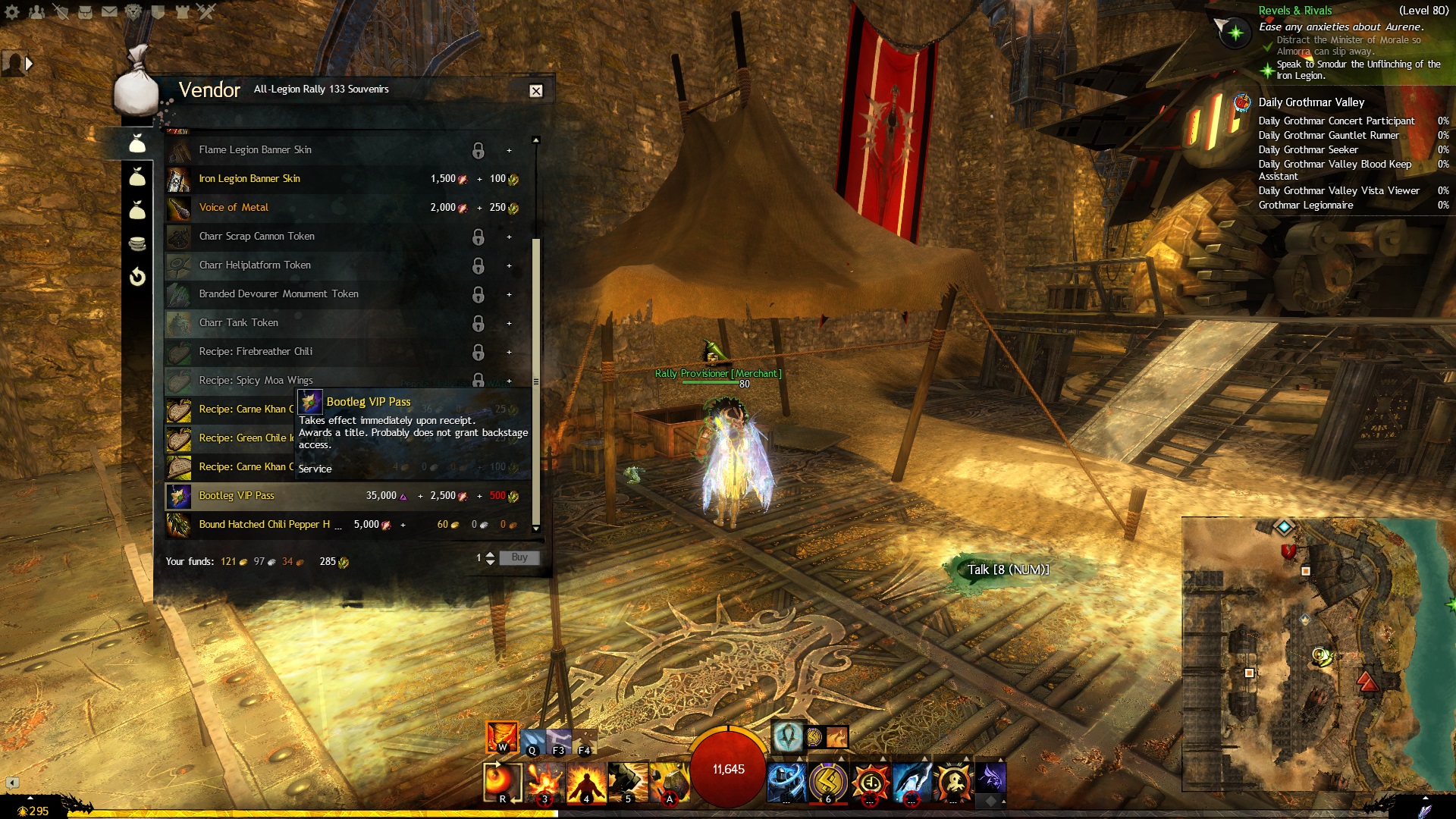Buy the selected vendor item
The height and width of the screenshot is (819, 1456).
pos(519,557)
